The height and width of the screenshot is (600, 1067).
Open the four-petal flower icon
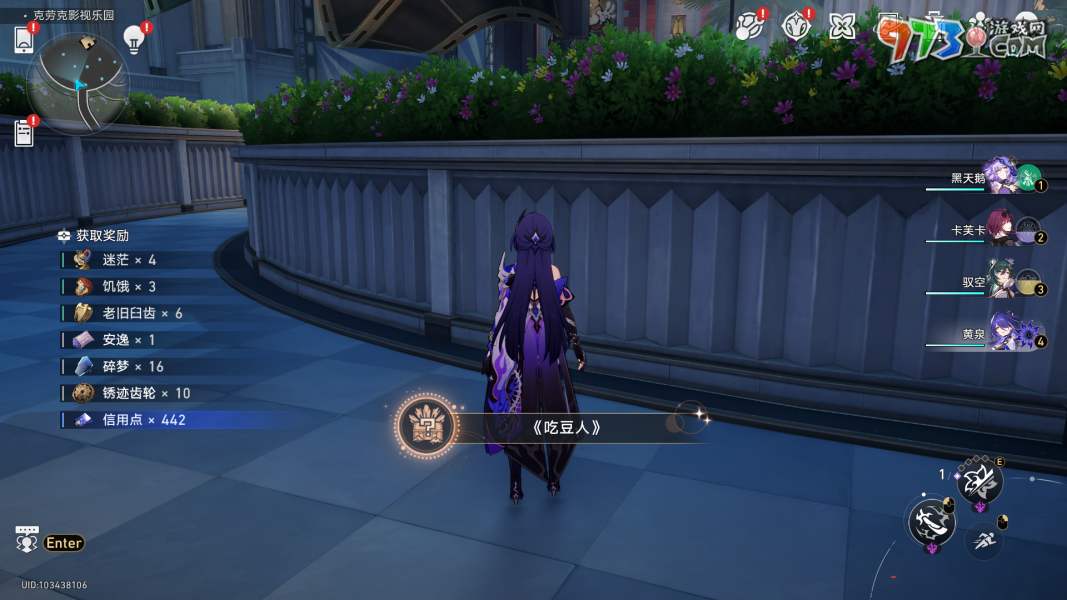point(842,27)
